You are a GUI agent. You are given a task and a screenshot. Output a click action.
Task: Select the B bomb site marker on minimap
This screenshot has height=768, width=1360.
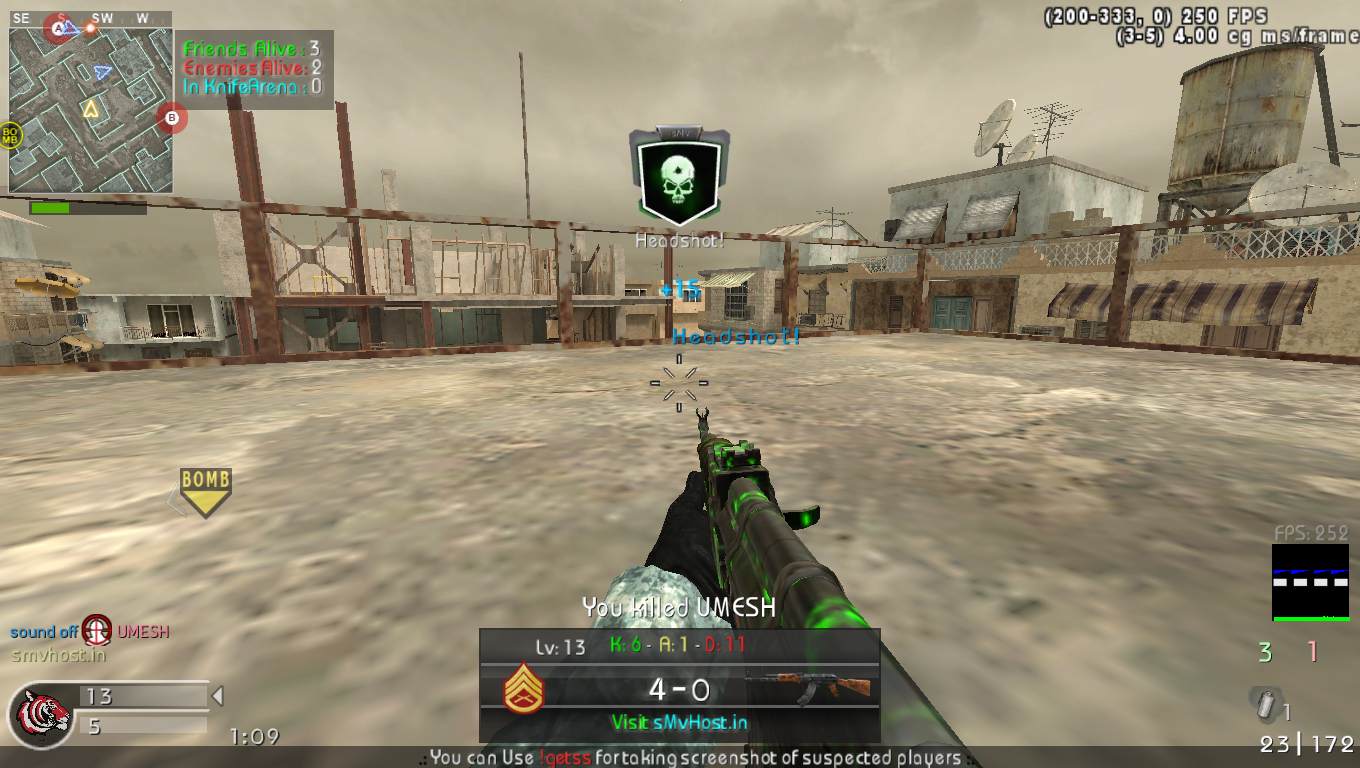click(x=172, y=120)
